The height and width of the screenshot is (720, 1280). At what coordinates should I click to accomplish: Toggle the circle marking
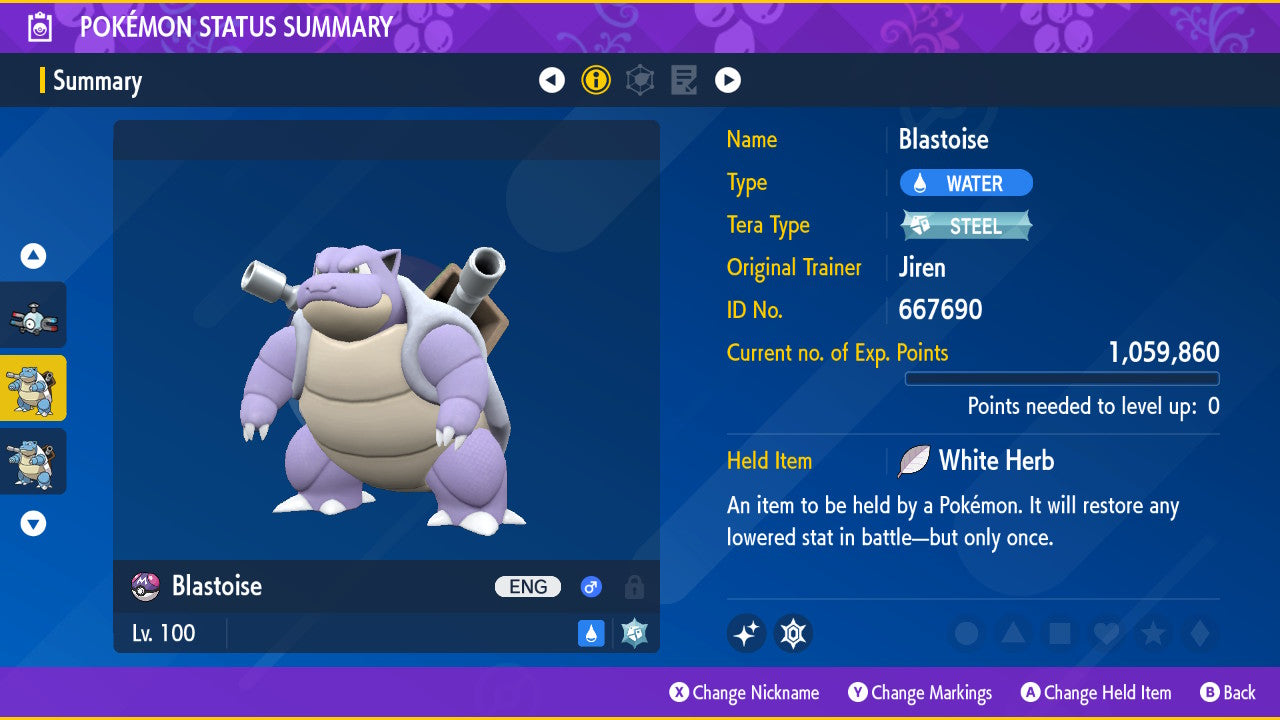coord(966,633)
